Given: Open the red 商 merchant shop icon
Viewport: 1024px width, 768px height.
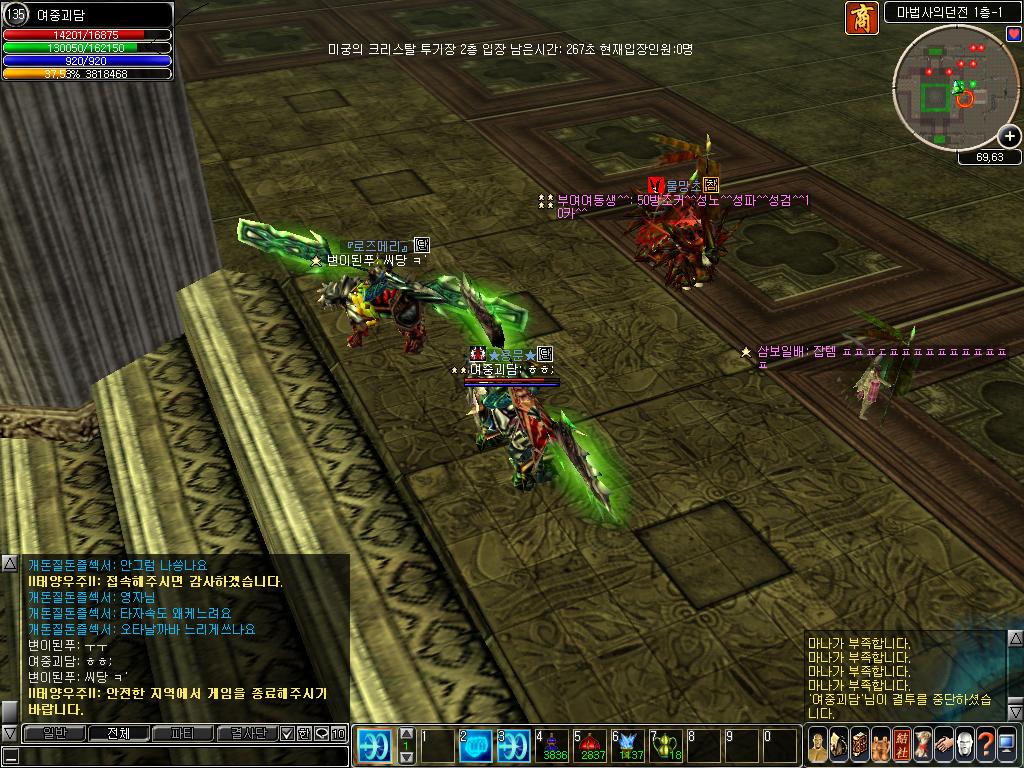Looking at the screenshot, I should [x=861, y=18].
